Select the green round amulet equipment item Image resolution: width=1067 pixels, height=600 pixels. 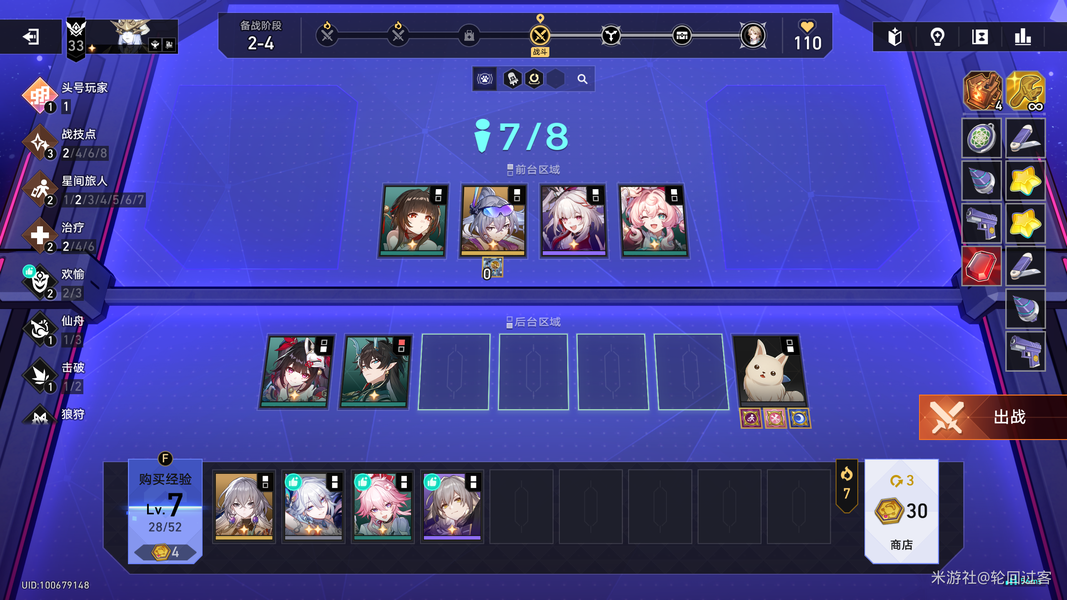[x=982, y=138]
